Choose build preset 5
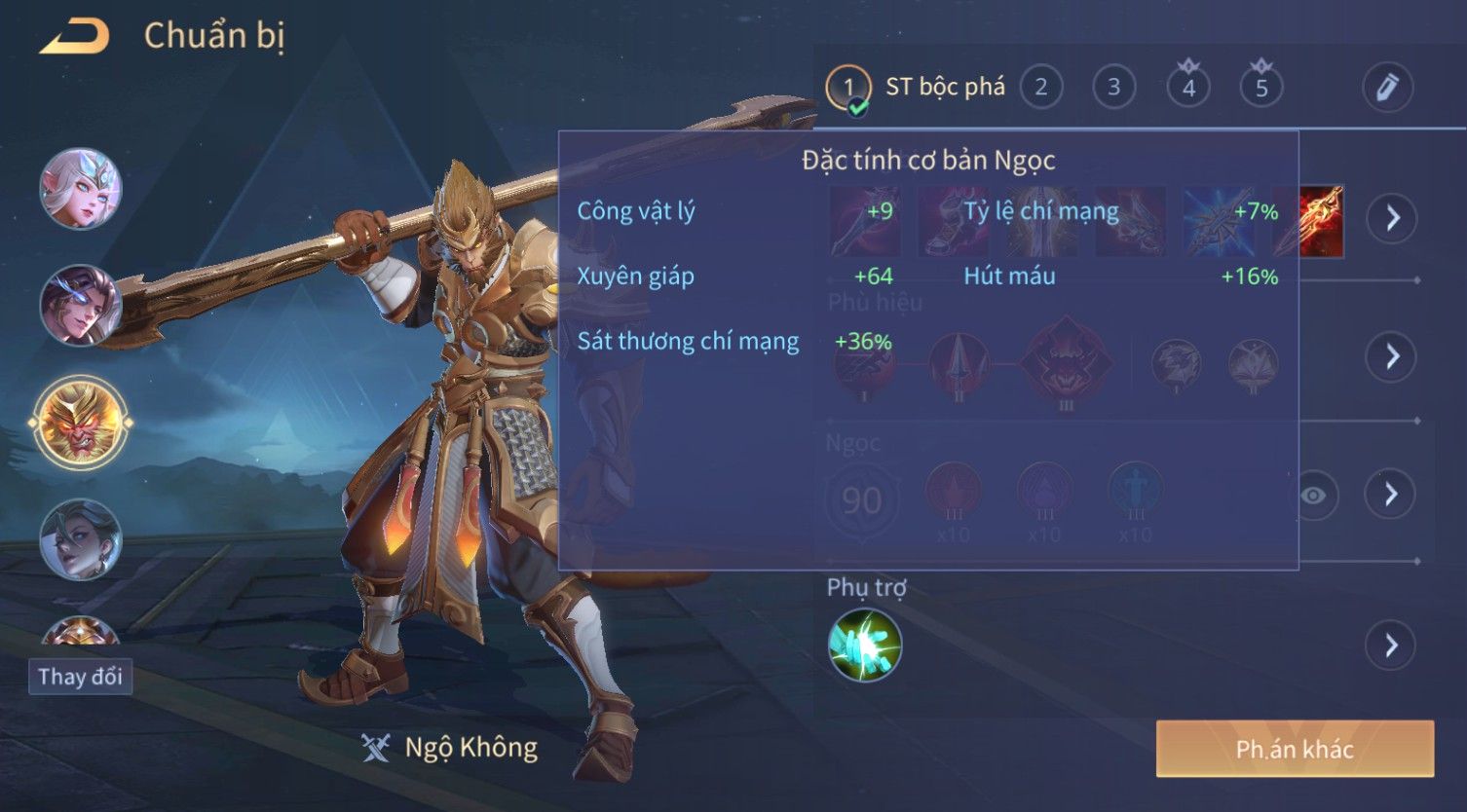Screen dimensions: 1467x812 coord(1261,88)
